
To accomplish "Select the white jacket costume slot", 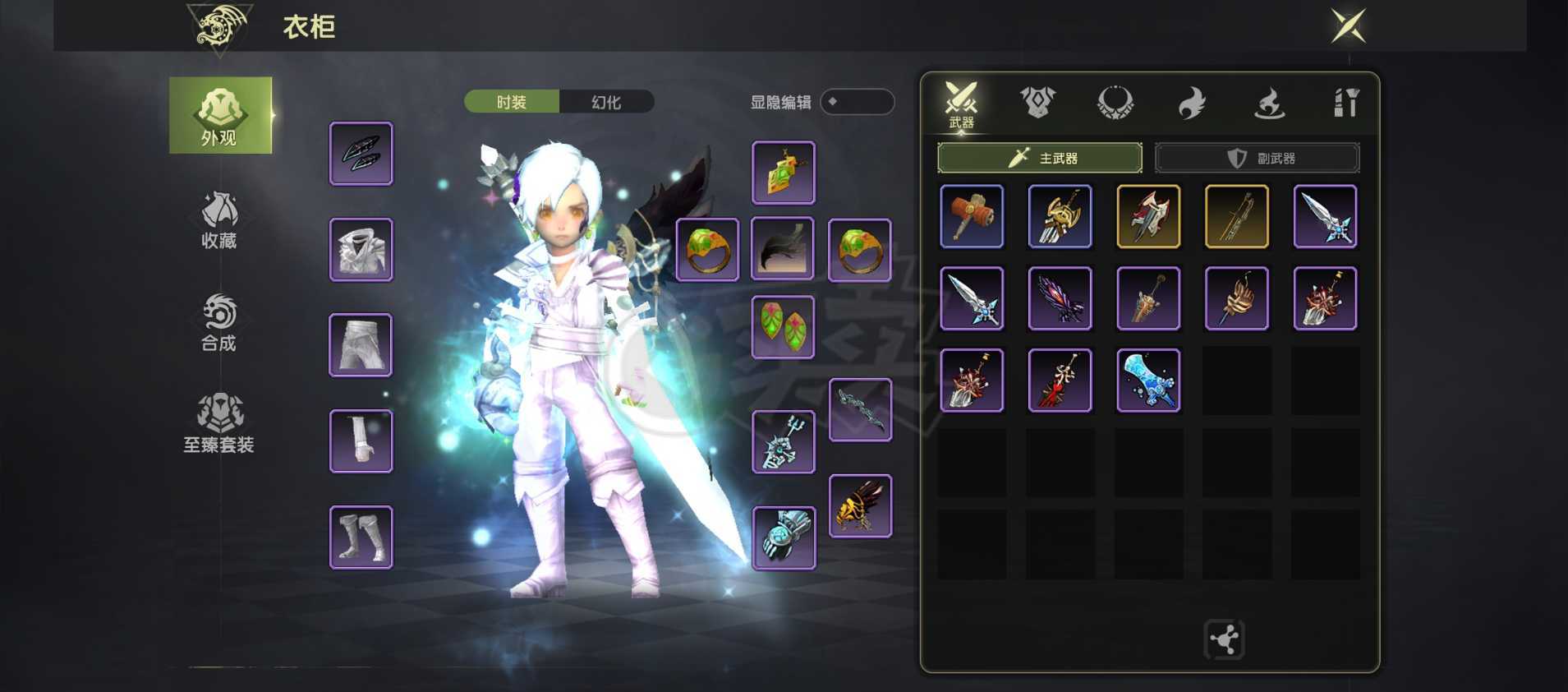I will click(x=361, y=250).
